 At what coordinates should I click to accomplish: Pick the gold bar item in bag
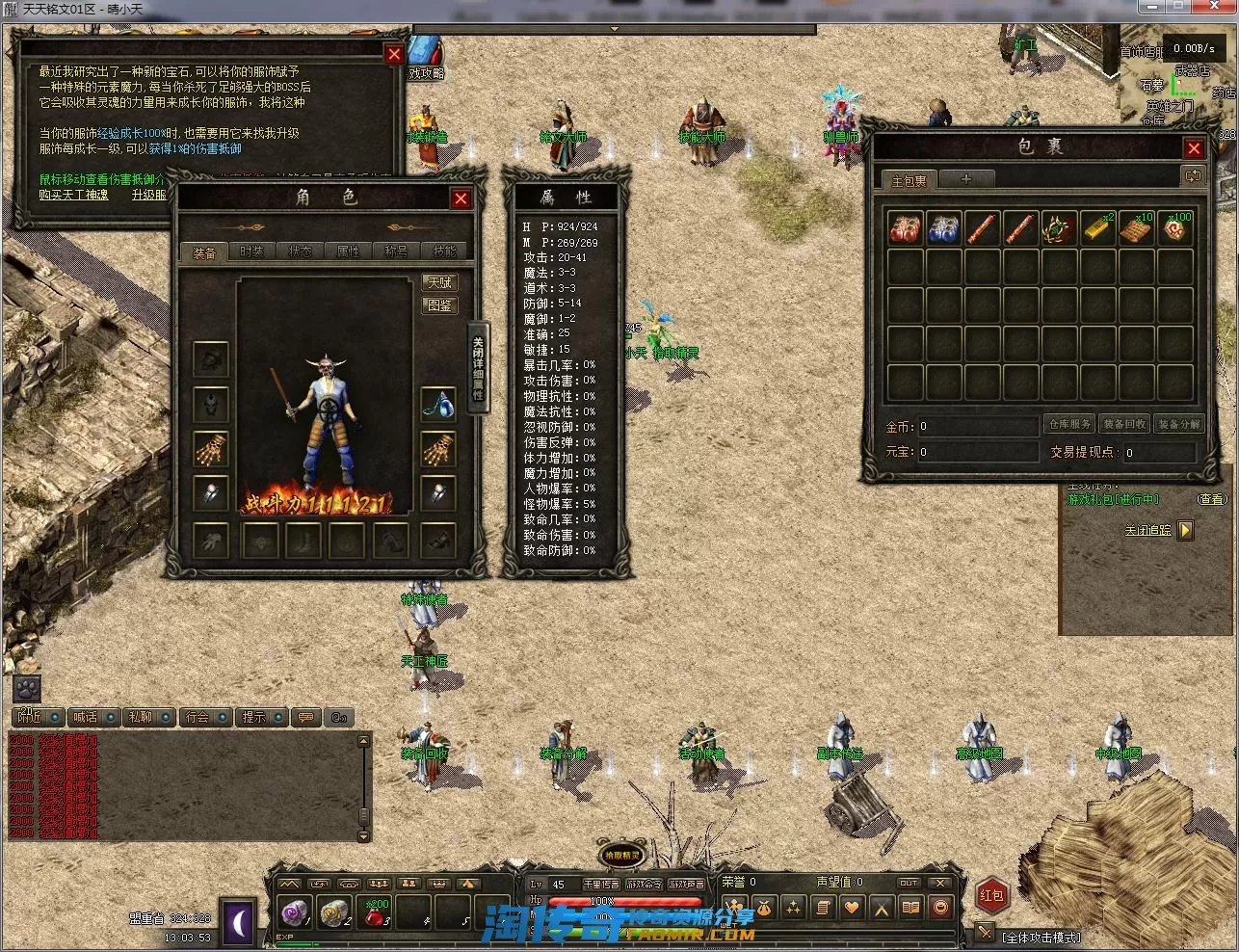pyautogui.click(x=1097, y=228)
